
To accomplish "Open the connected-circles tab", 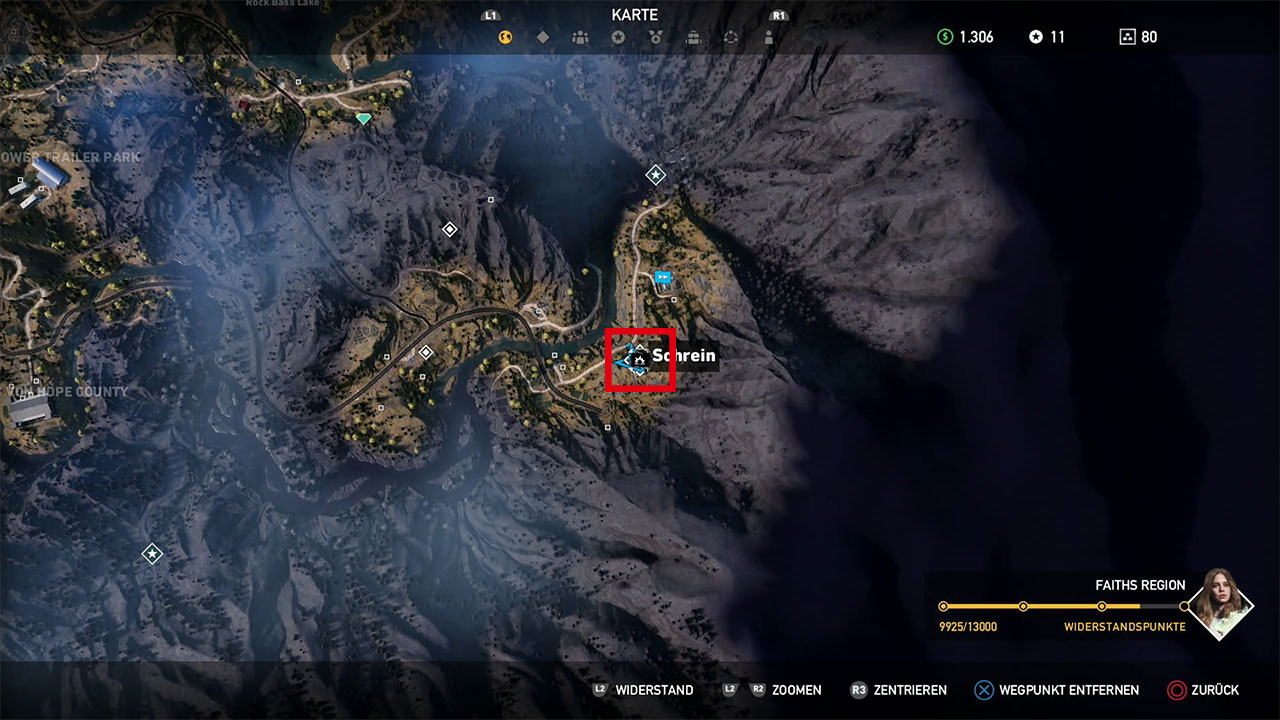I will pos(731,38).
